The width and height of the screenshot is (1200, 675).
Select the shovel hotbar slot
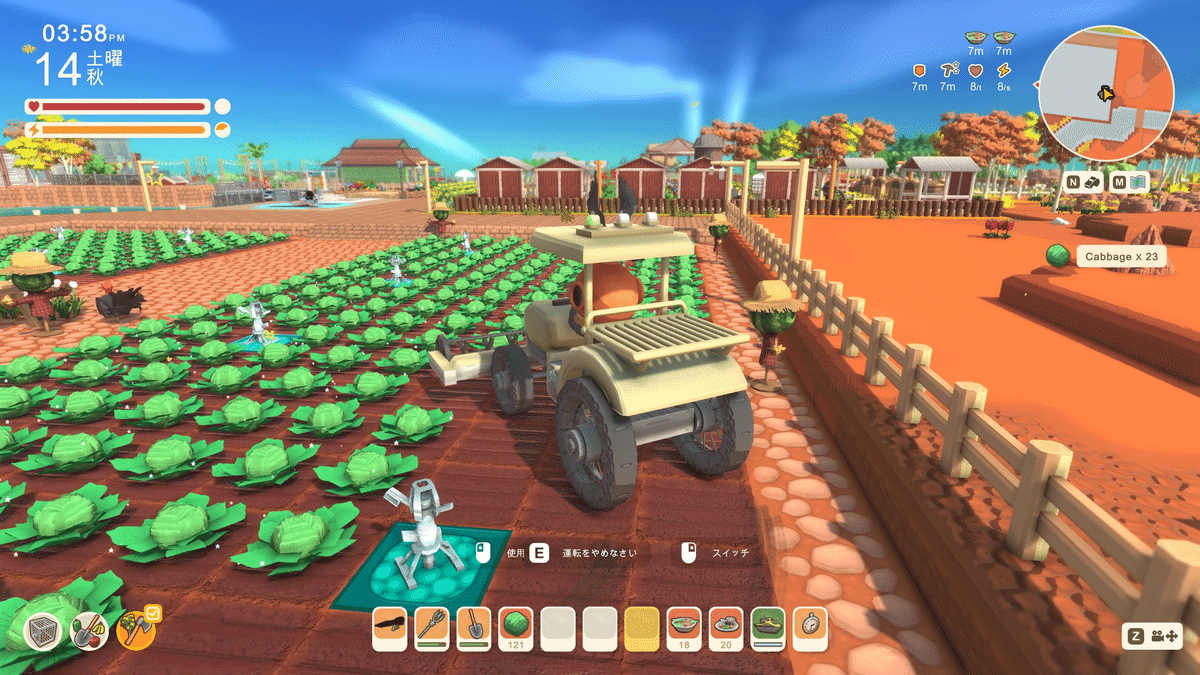point(474,627)
